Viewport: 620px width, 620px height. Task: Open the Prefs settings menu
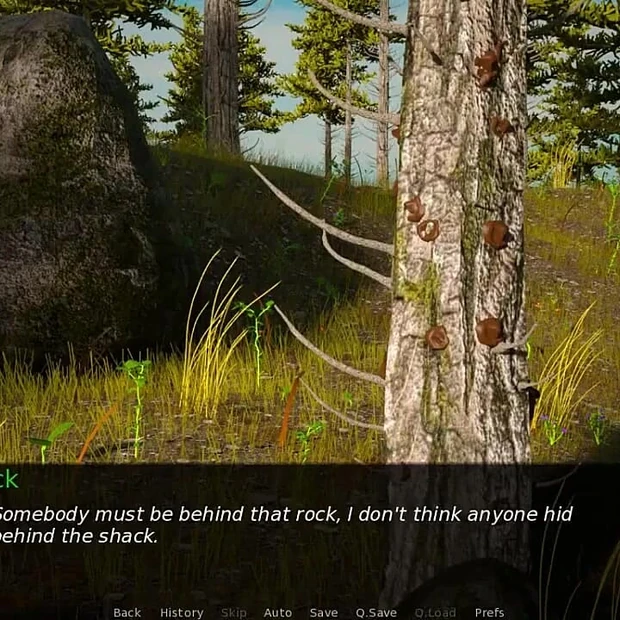point(489,613)
